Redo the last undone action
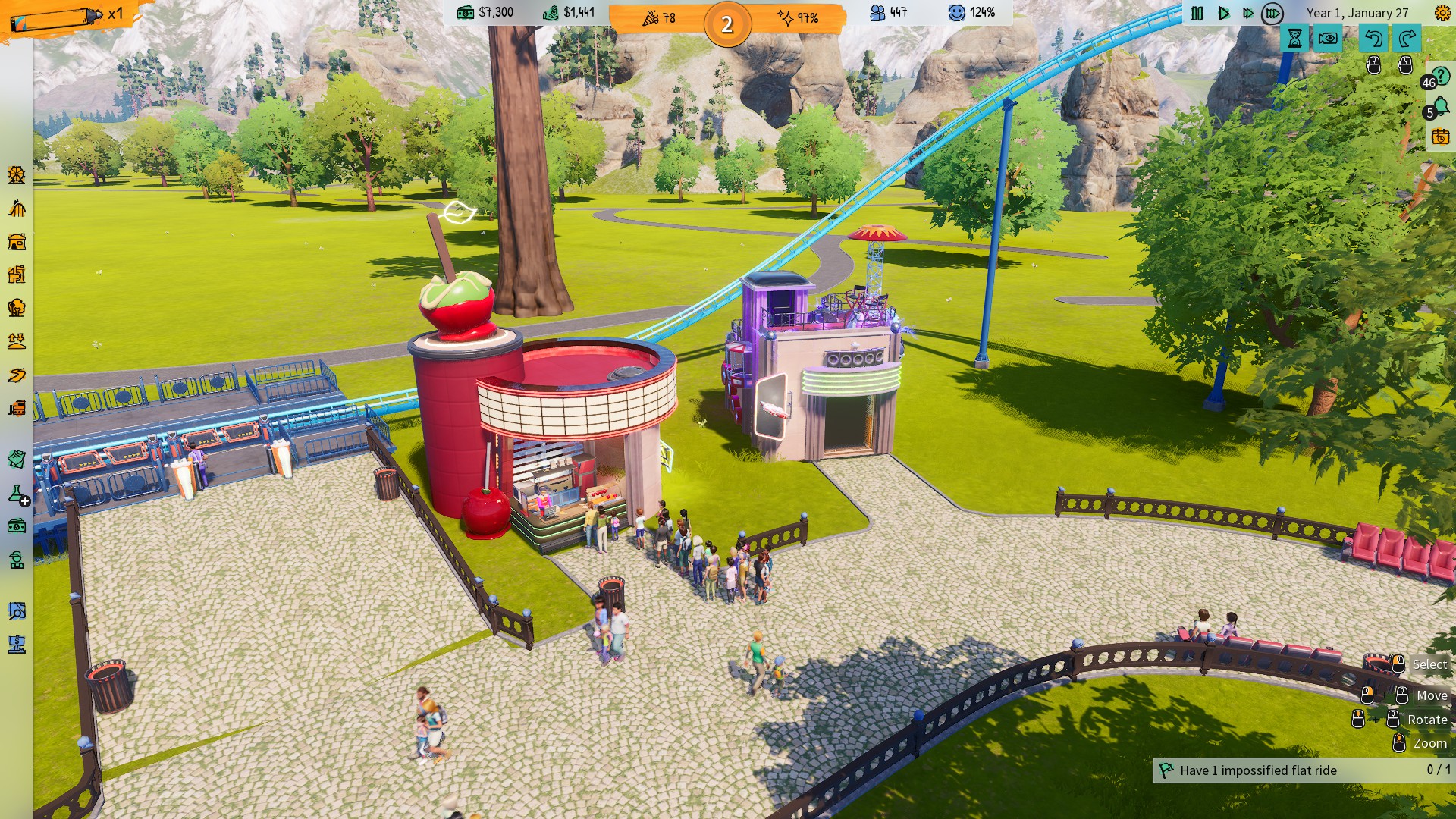 click(x=1407, y=38)
